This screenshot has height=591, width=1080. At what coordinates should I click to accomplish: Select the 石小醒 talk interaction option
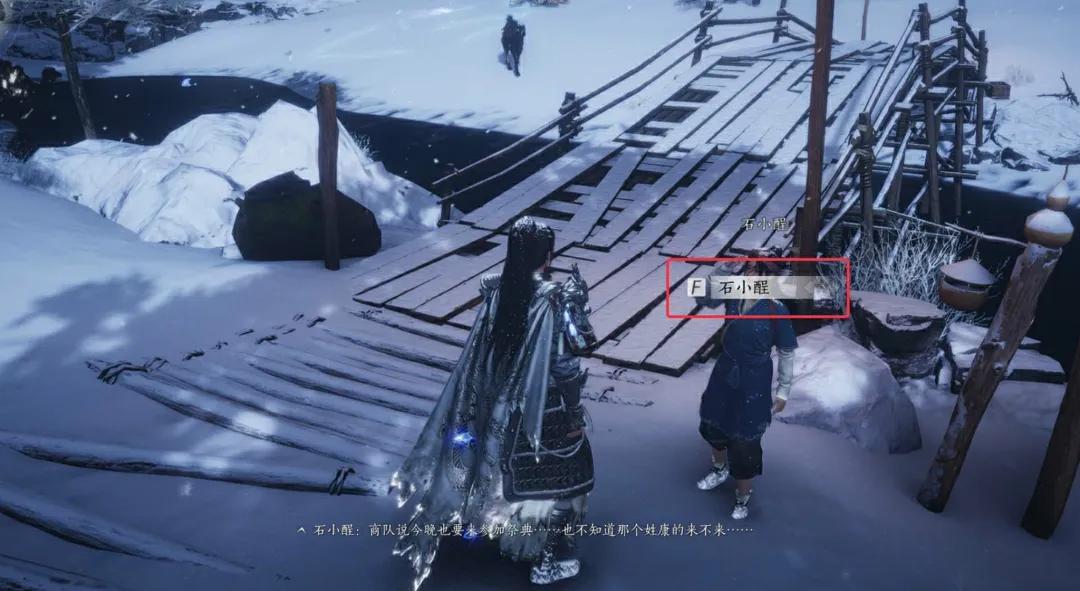coord(758,288)
